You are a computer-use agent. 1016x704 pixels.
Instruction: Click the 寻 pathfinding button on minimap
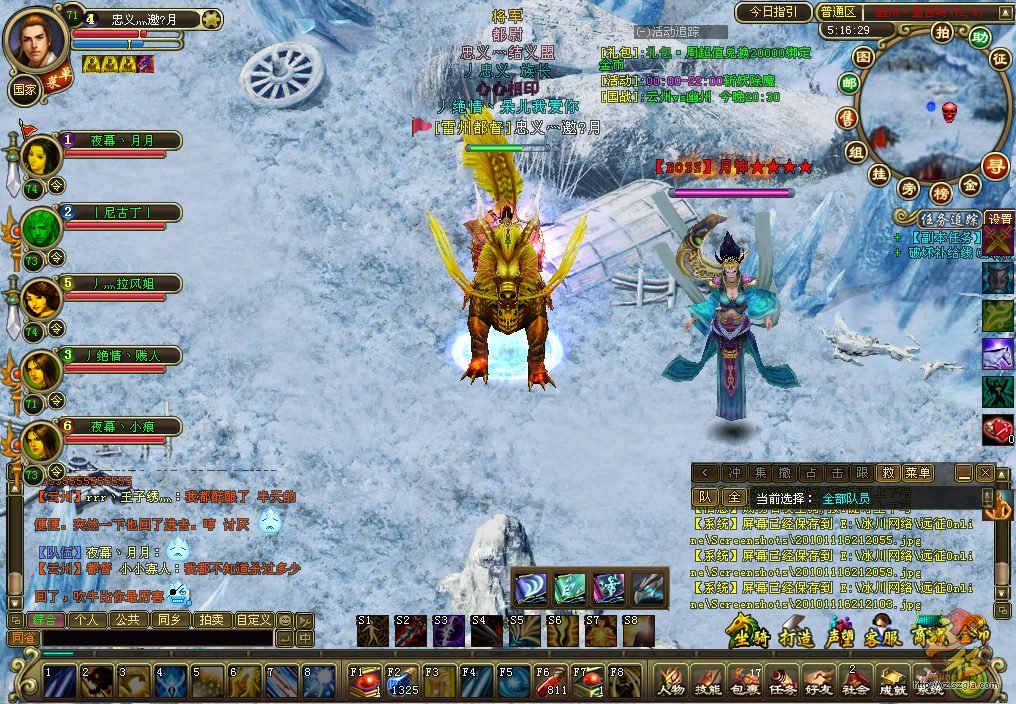pyautogui.click(x=994, y=166)
